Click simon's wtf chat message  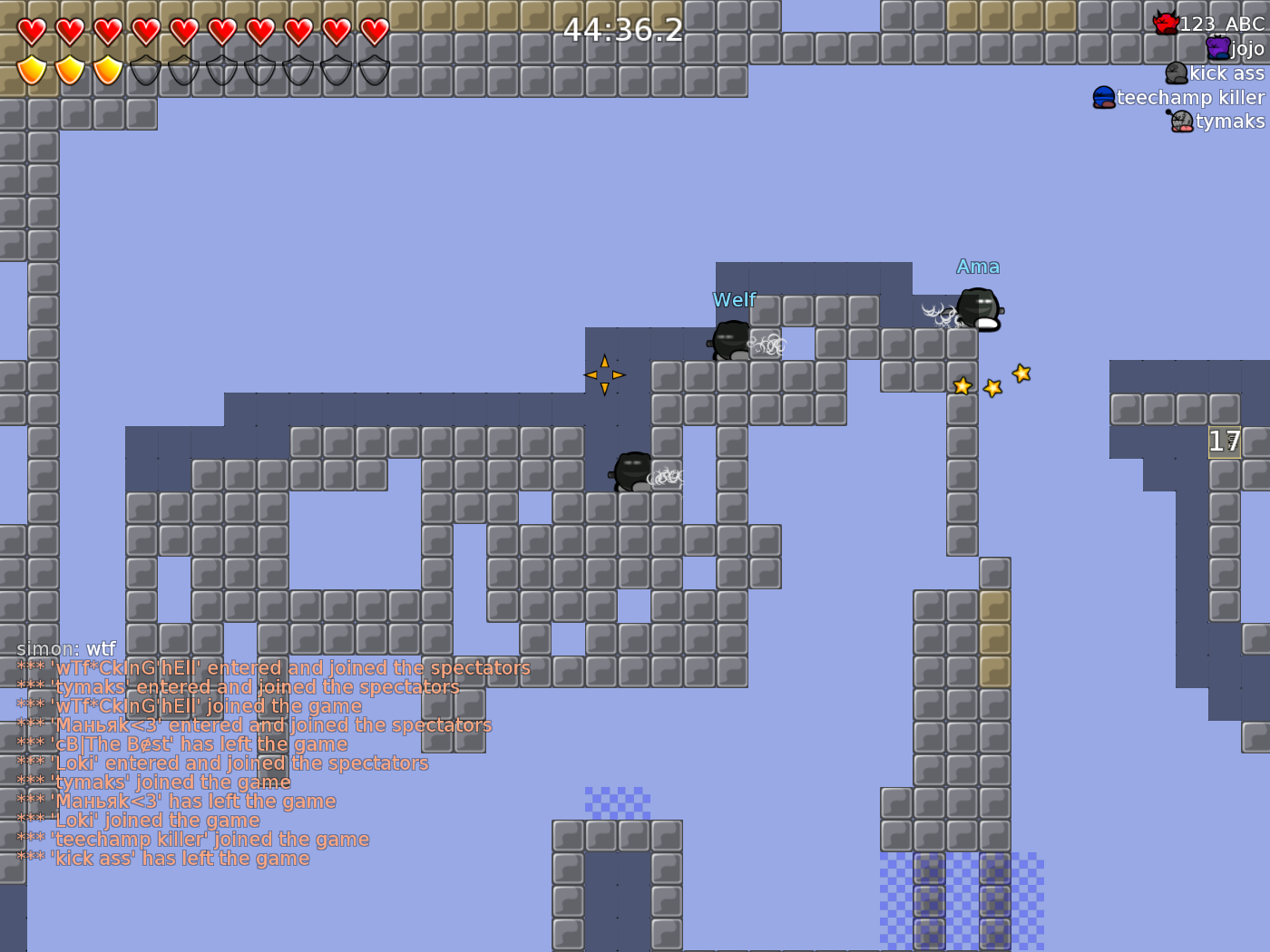[x=65, y=648]
